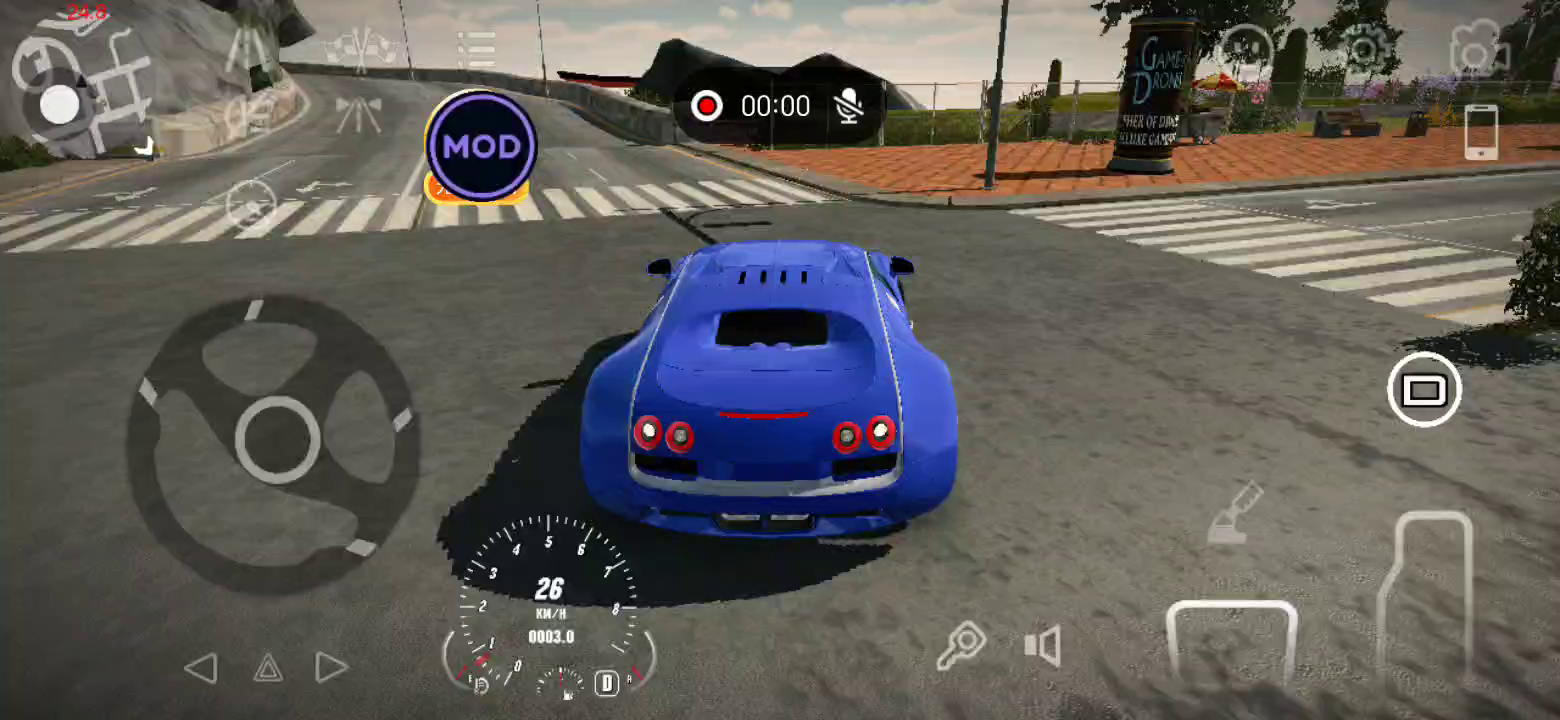The width and height of the screenshot is (1560, 720).
Task: Turn on the hazard lights
Action: [x=267, y=668]
